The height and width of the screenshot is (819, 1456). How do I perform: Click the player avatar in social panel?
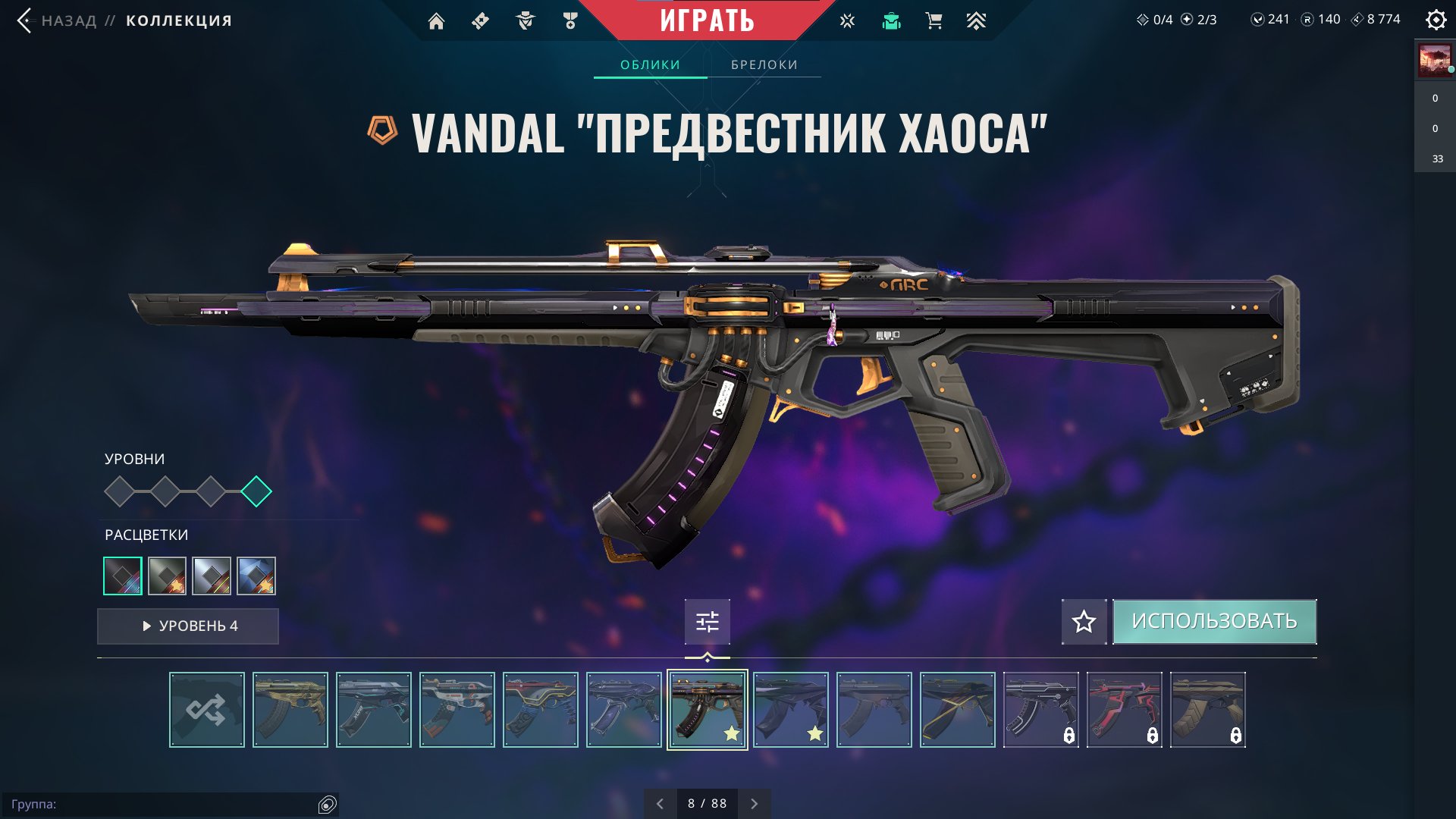(x=1434, y=61)
